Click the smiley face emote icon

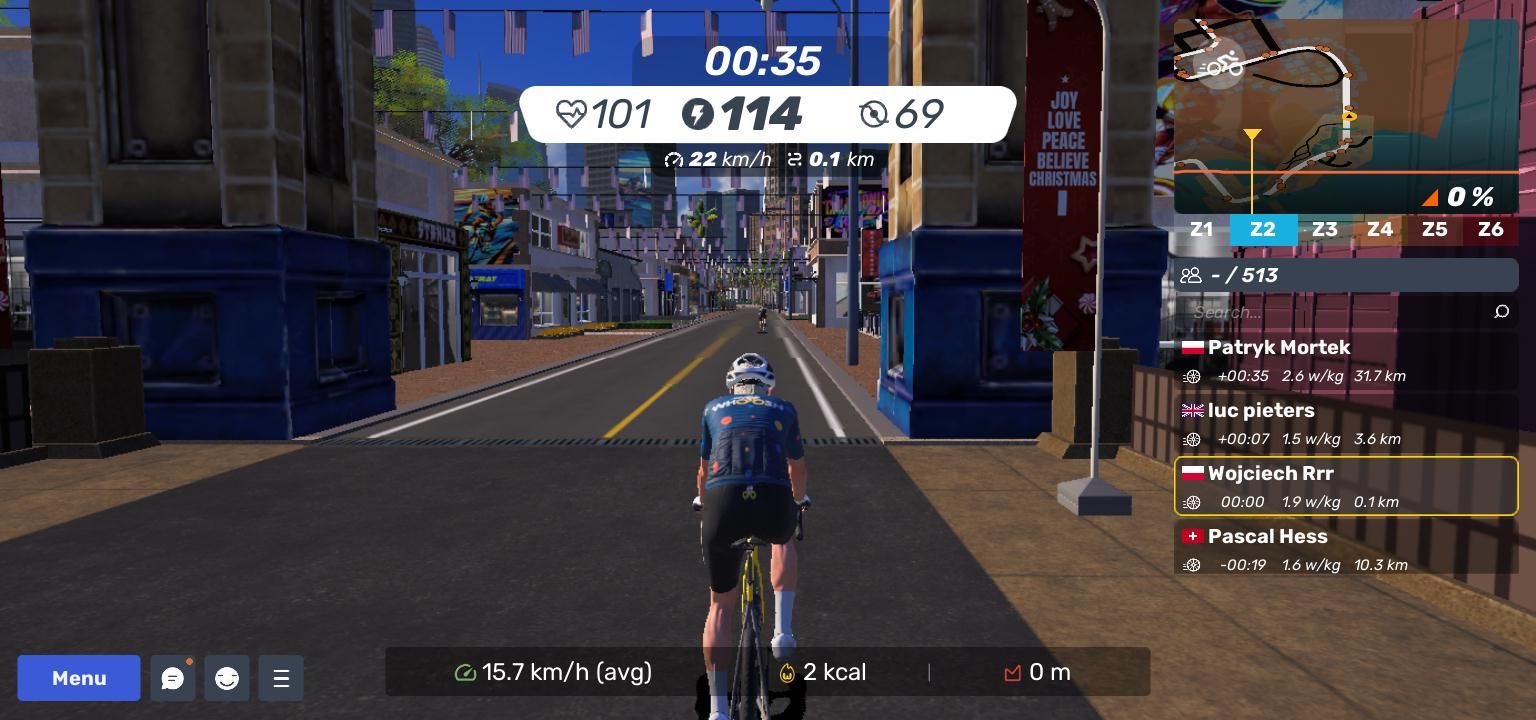pos(227,678)
